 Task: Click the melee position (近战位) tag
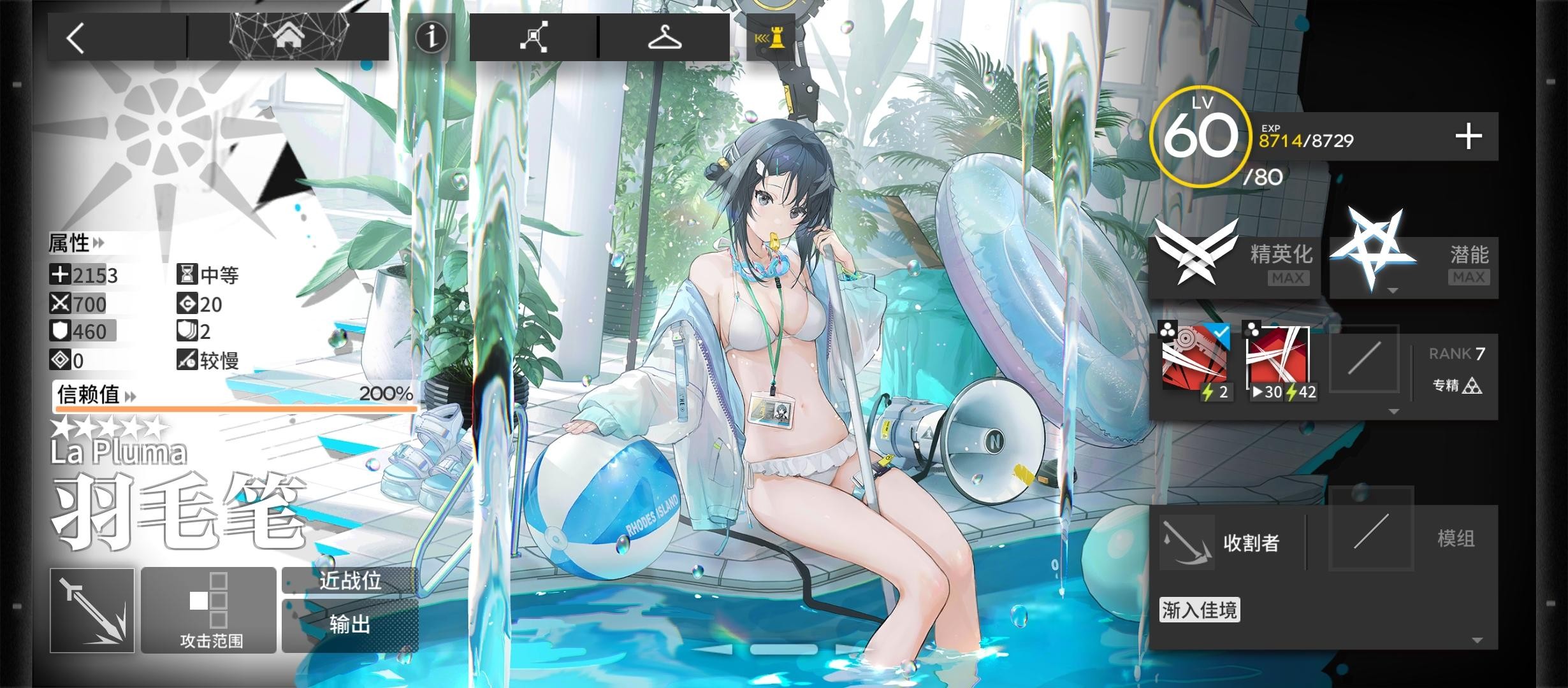[350, 581]
